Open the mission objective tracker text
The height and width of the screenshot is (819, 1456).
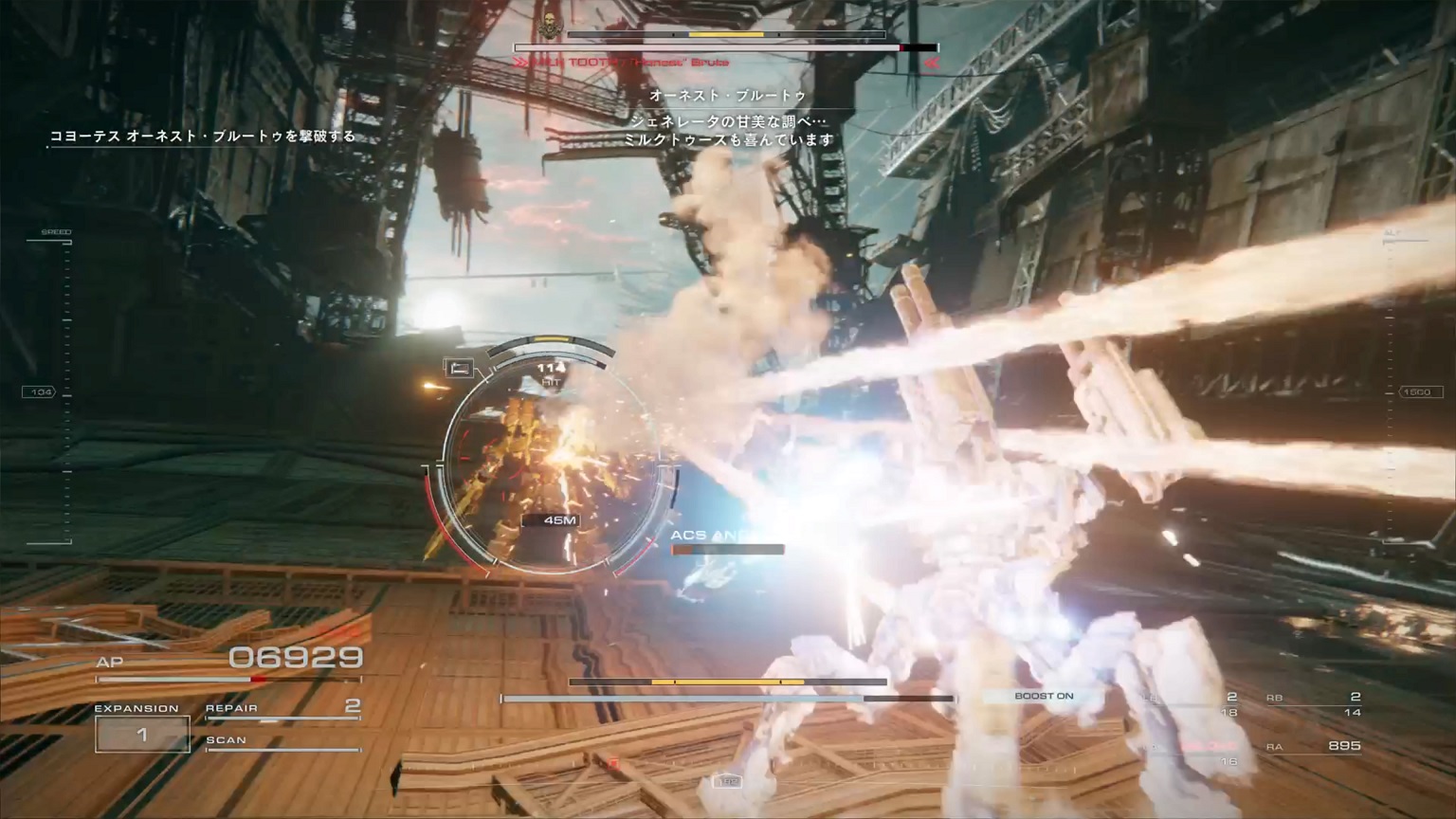[203, 136]
